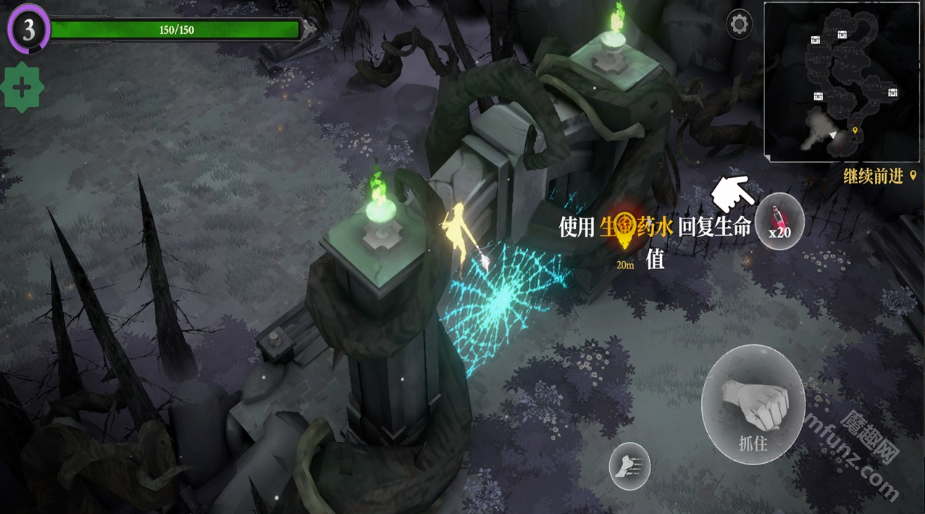The height and width of the screenshot is (514, 925).
Task: Select the 继续前进 objective tracker
Action: pos(880,176)
